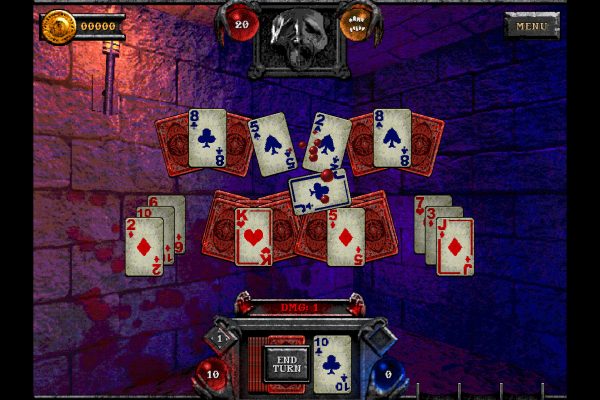Image resolution: width=600 pixels, height=400 pixels.
Task: Open the Menu button
Action: (x=531, y=25)
